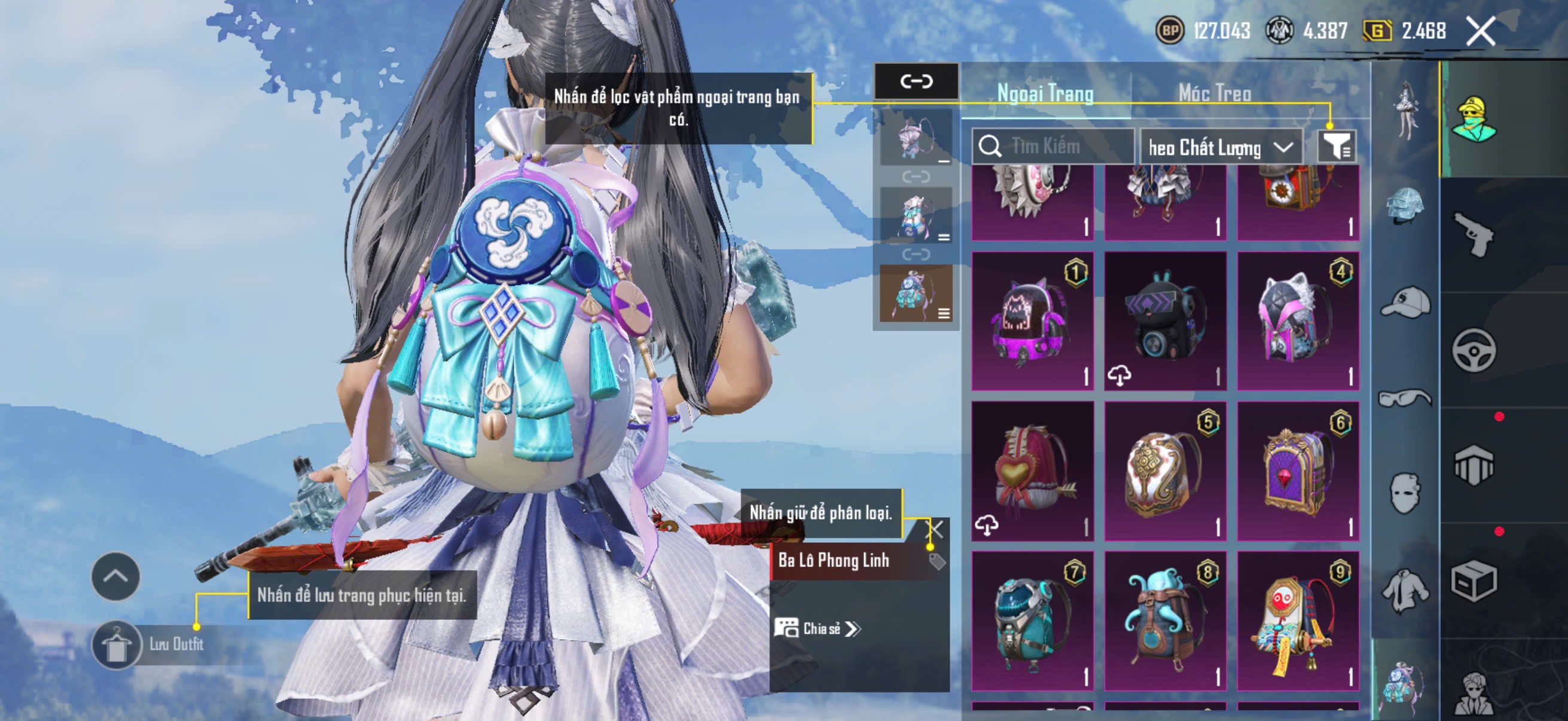Open the Theo Chất Lượng sort dropdown
This screenshot has width=1568, height=721.
tap(1220, 147)
